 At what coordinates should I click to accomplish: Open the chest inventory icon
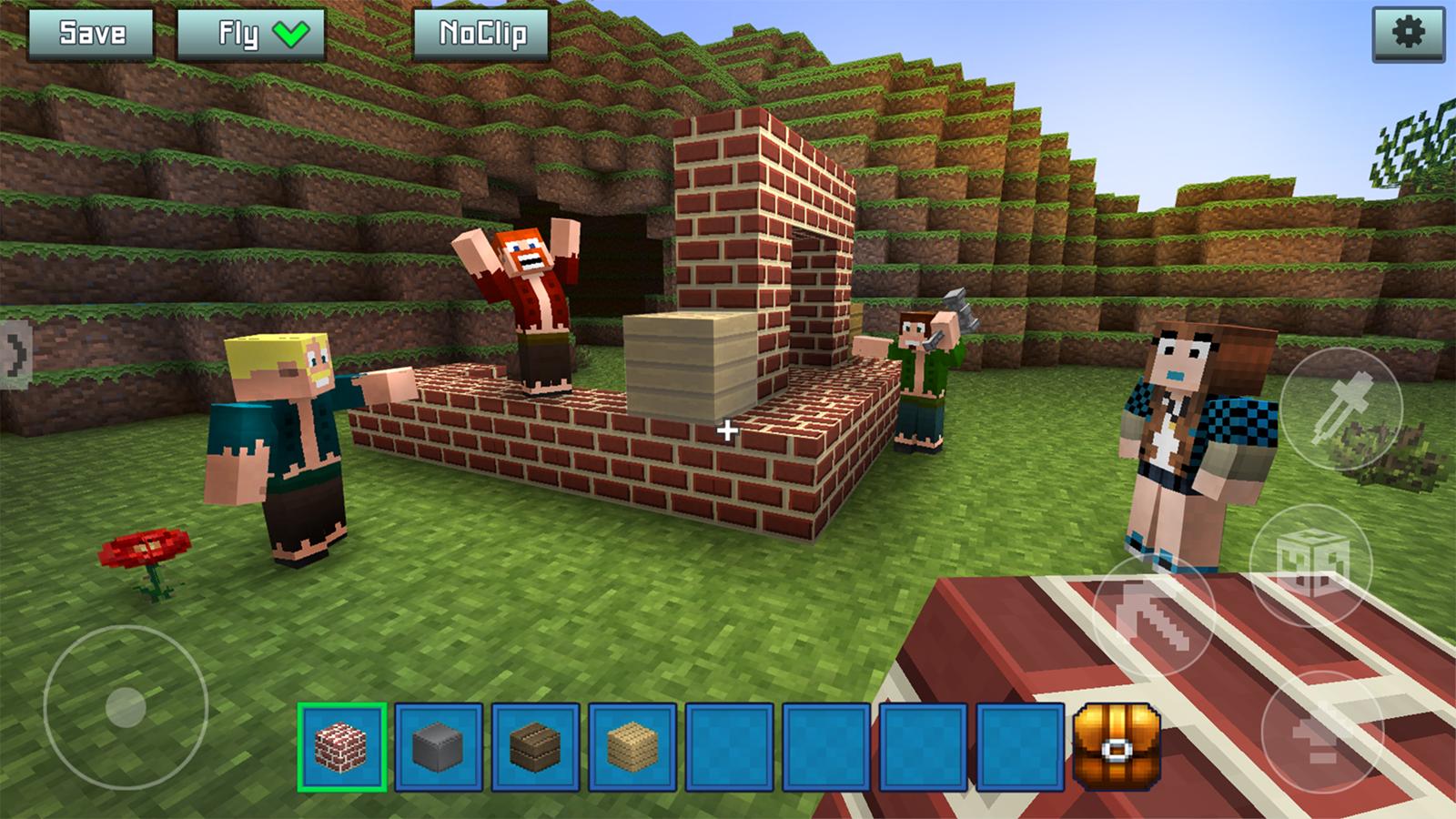(x=1116, y=747)
